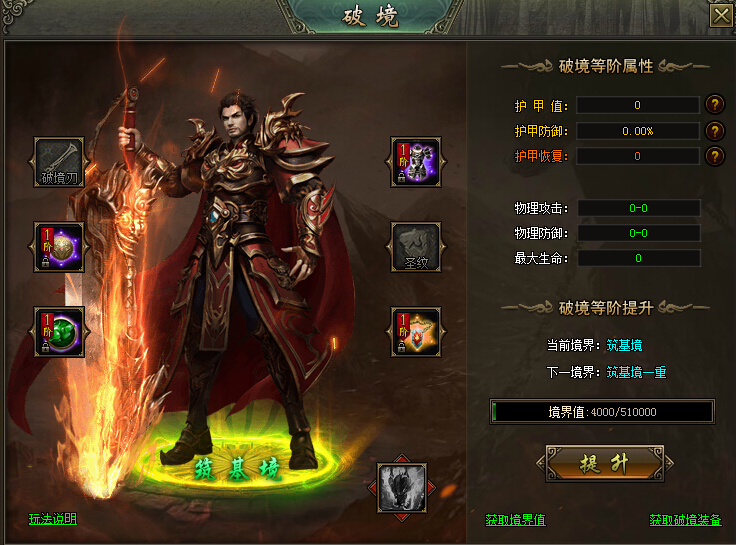The height and width of the screenshot is (545, 736).
Task: Select the green gem equipment slot
Action: [60, 333]
